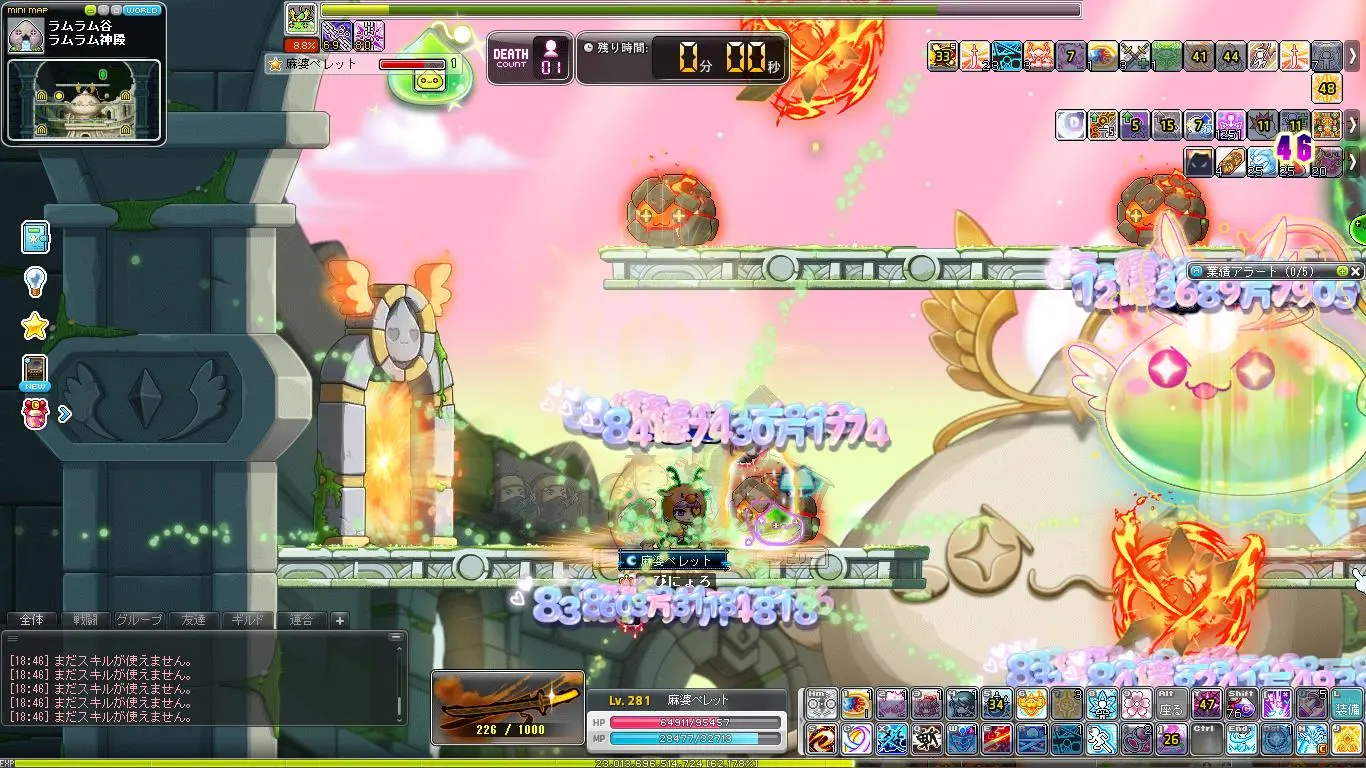Open the WORLD map from minimap
Viewport: 1366px width, 768px height.
[x=141, y=10]
